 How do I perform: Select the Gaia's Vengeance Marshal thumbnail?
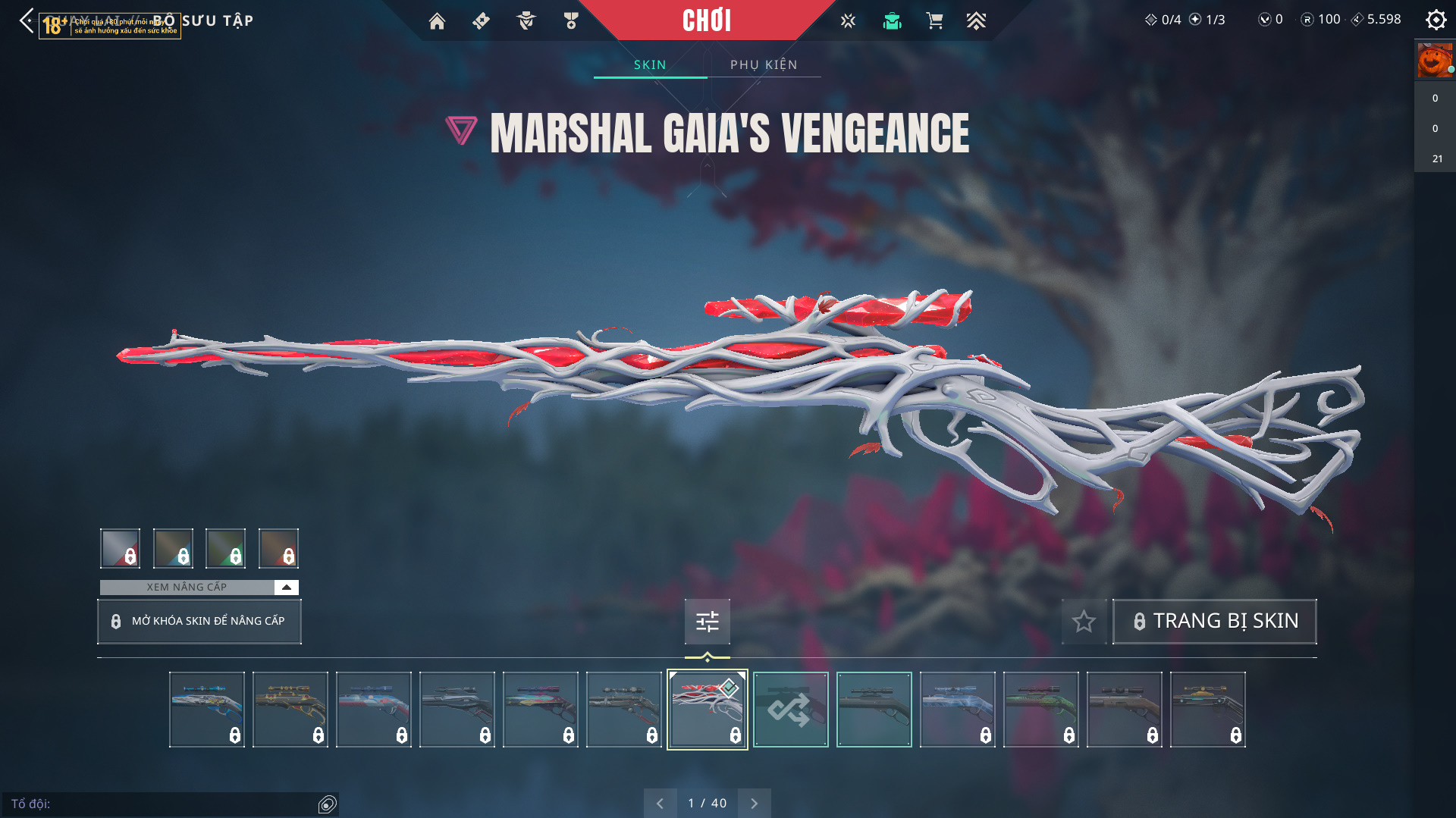pyautogui.click(x=707, y=710)
